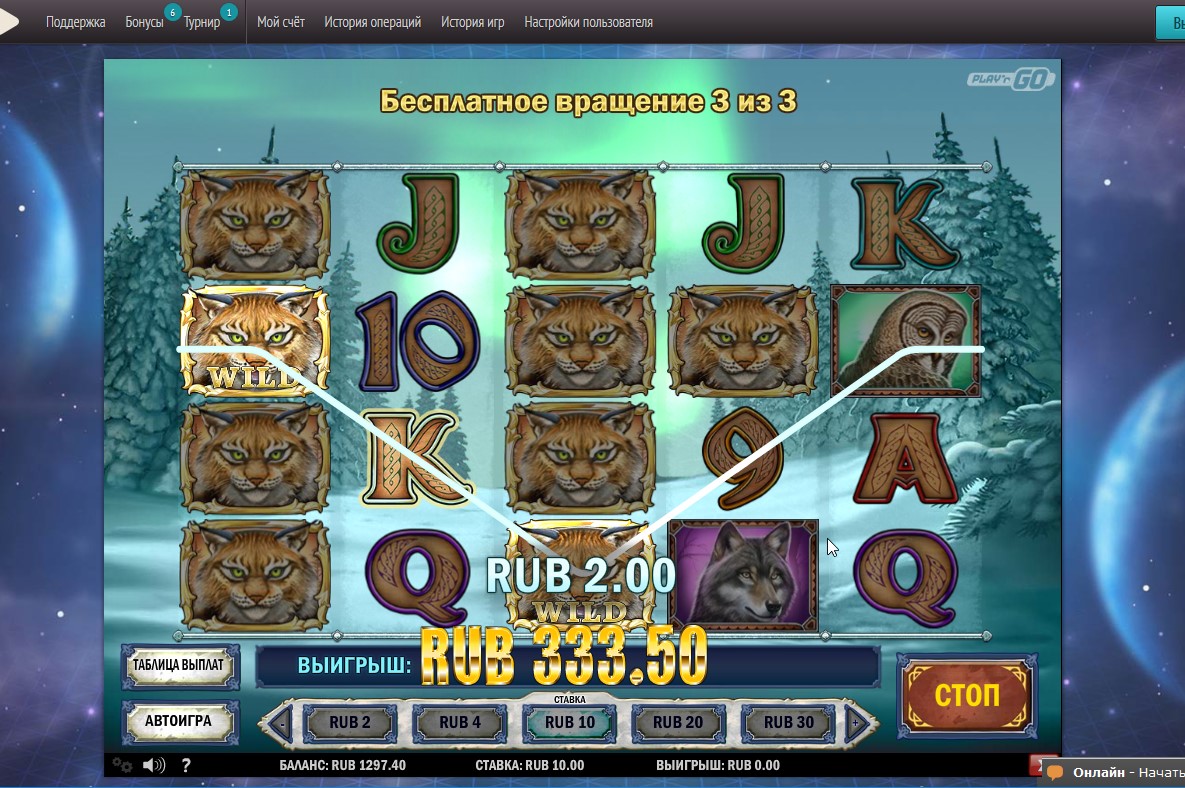This screenshot has height=788, width=1185.
Task: Open the Бонусы bonuses page
Action: tap(145, 22)
